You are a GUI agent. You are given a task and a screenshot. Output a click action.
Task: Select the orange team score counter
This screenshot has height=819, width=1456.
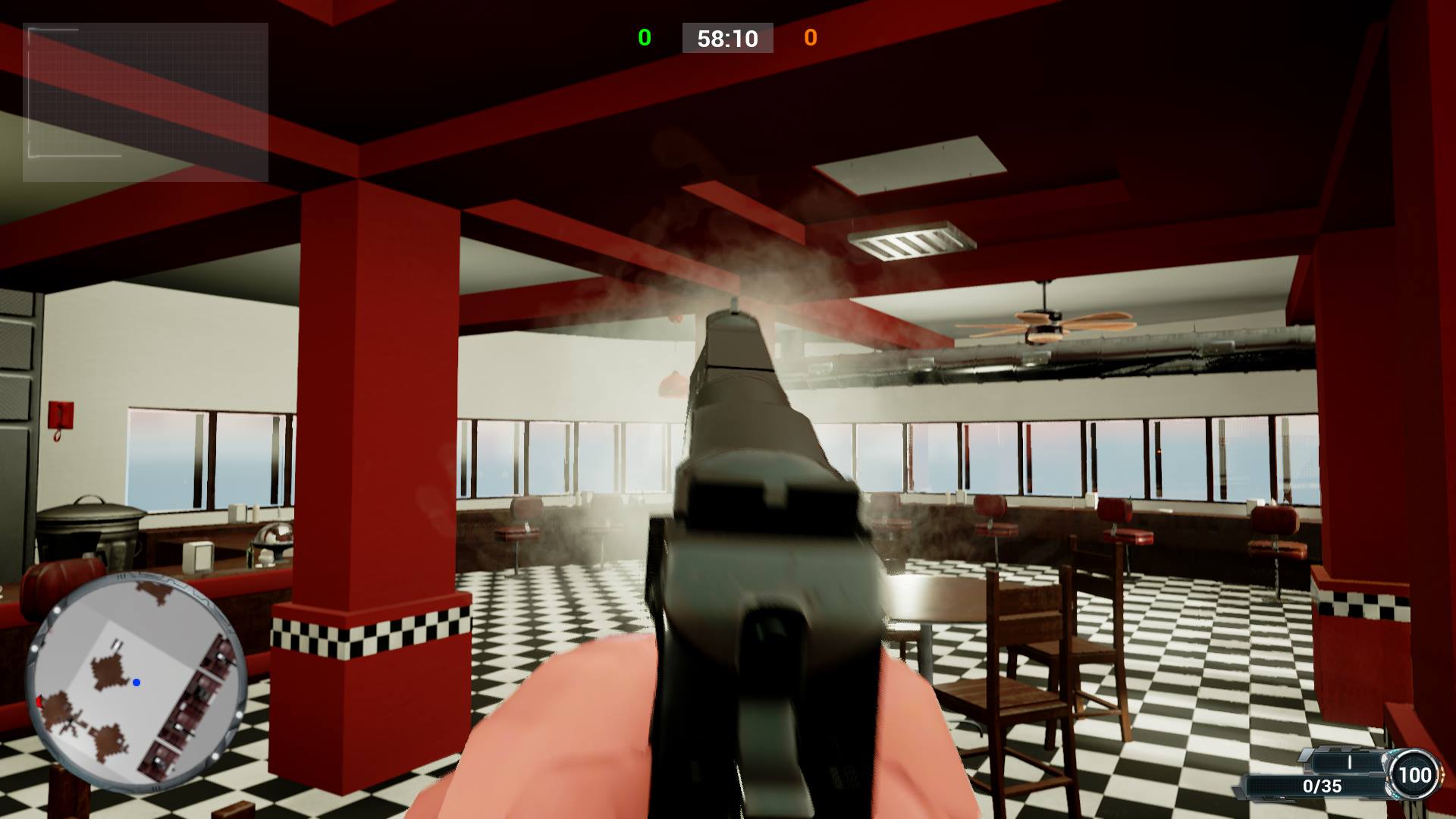812,38
